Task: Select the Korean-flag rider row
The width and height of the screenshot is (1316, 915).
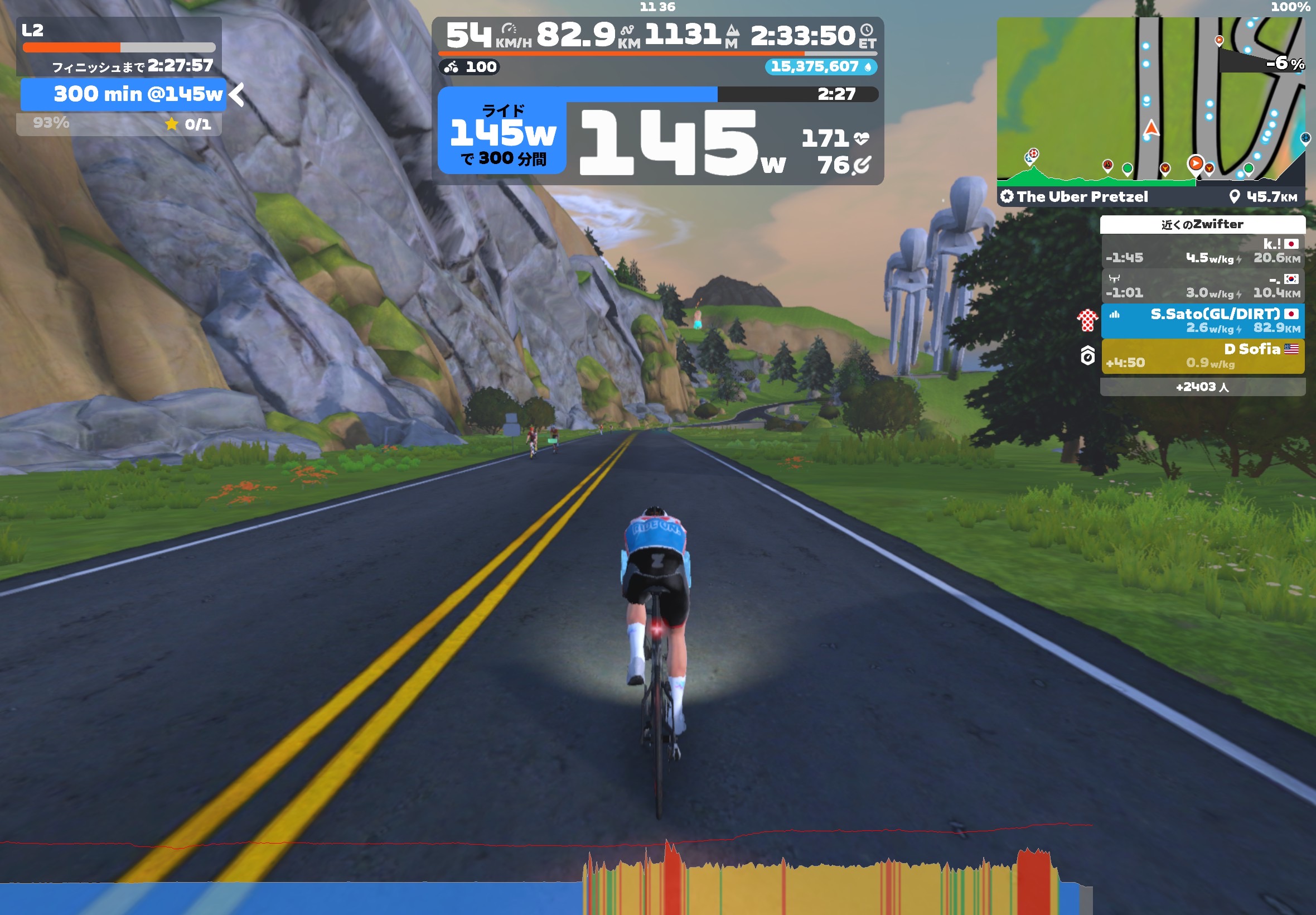Action: (x=1202, y=286)
